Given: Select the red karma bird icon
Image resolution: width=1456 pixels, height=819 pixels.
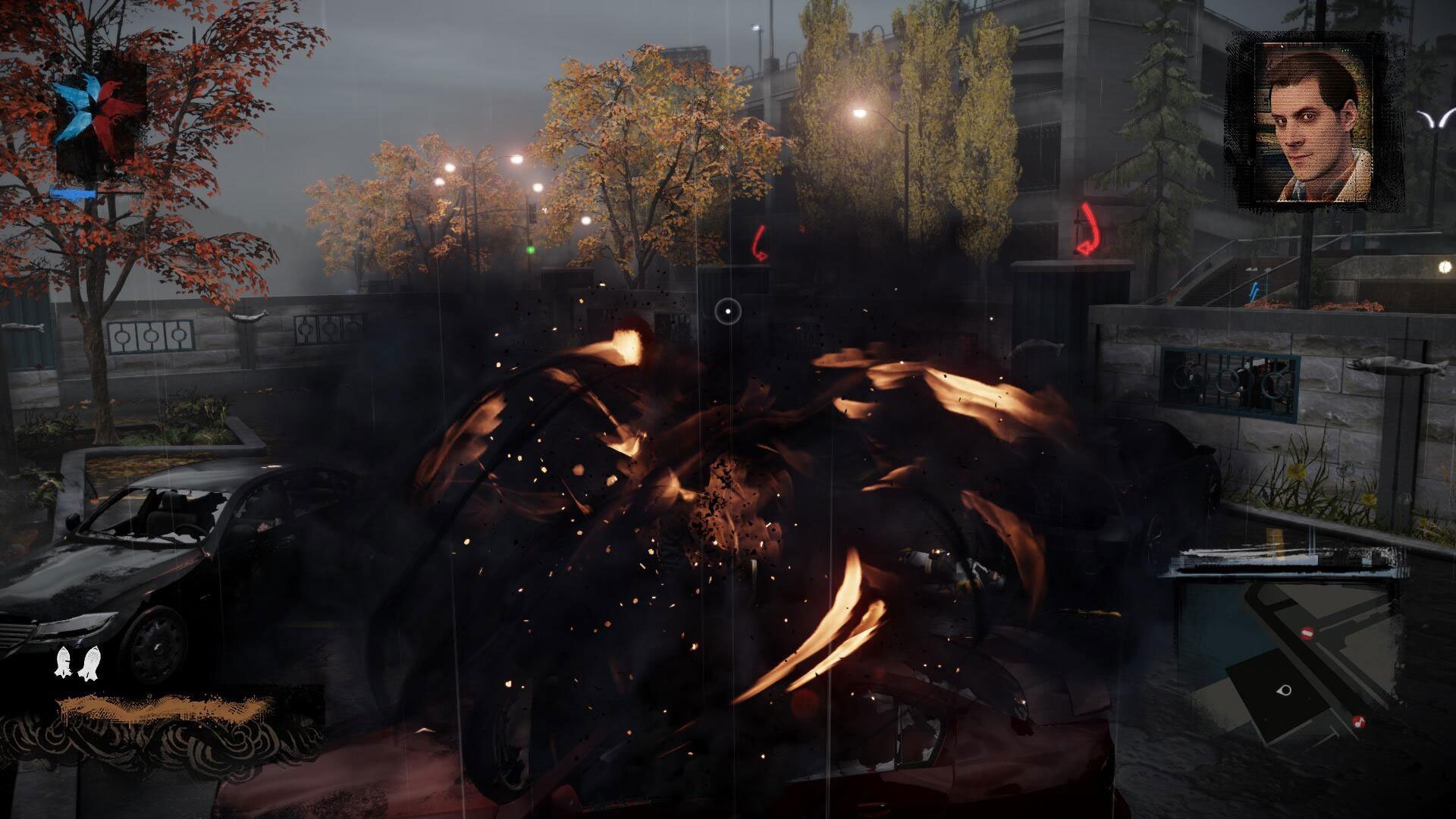Looking at the screenshot, I should click(114, 112).
